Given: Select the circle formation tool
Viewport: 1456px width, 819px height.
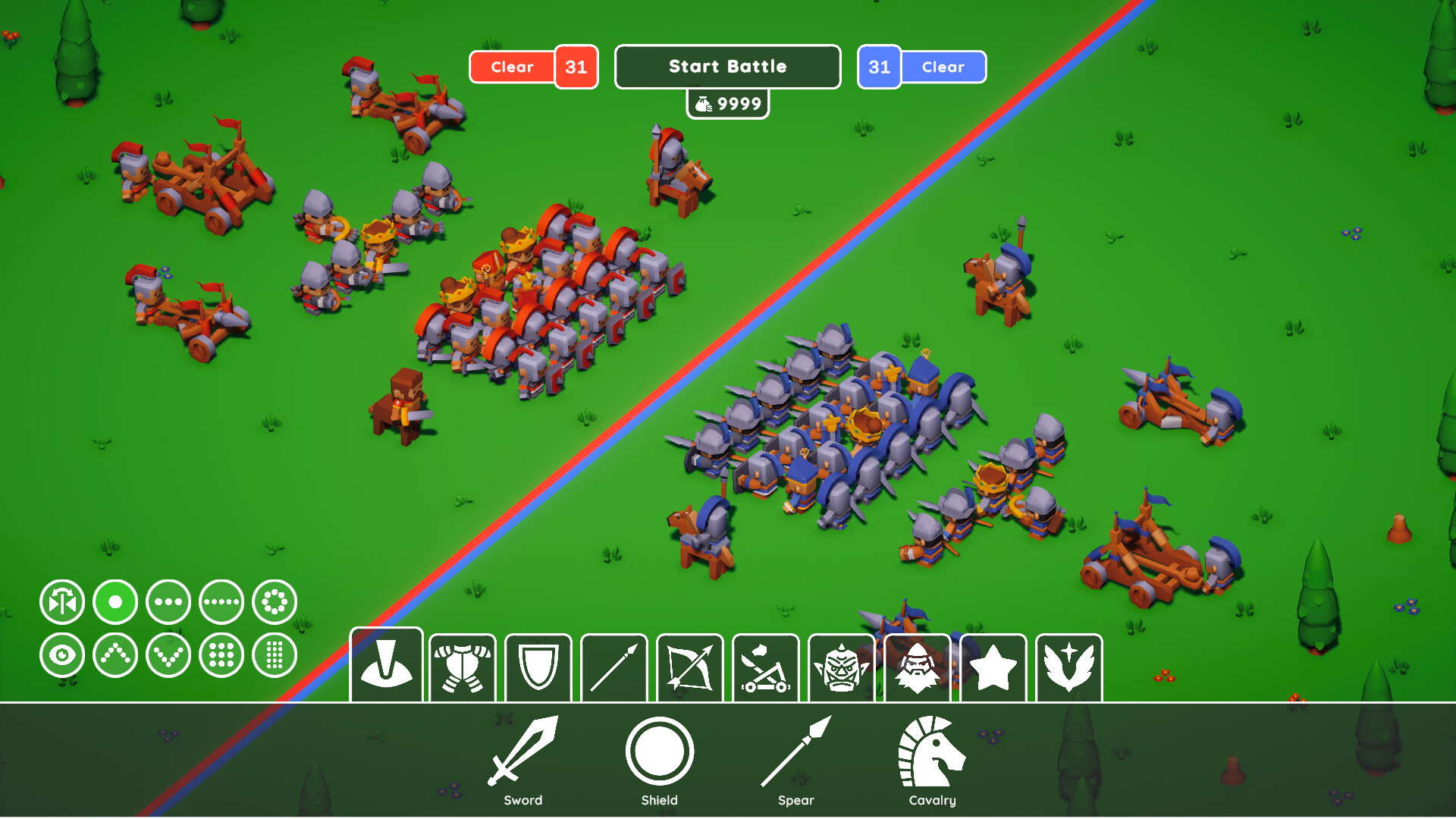Looking at the screenshot, I should click(274, 601).
